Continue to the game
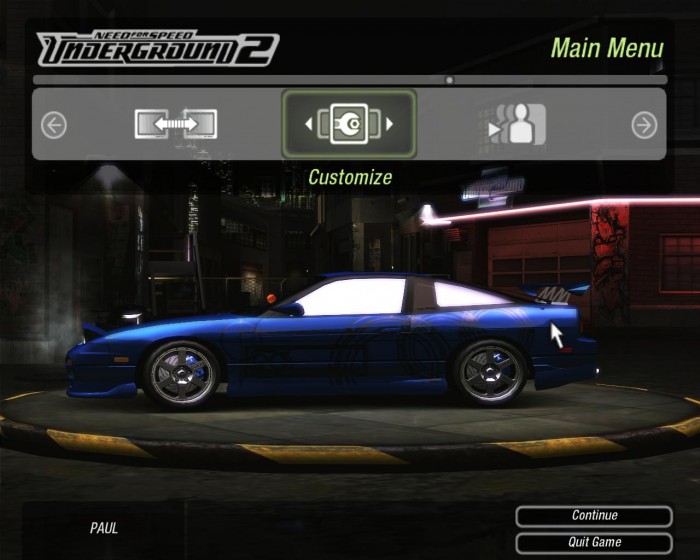The height and width of the screenshot is (560, 700). [594, 516]
